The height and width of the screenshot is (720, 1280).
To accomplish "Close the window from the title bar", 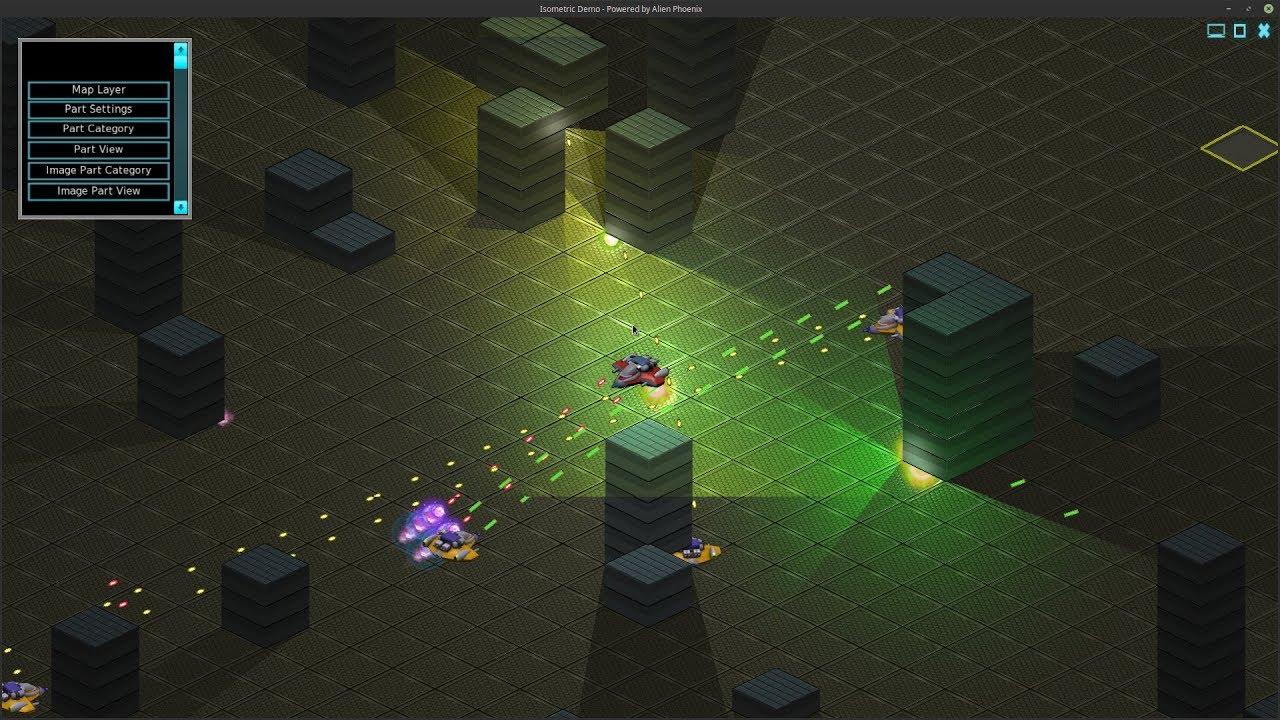I will 1268,9.
